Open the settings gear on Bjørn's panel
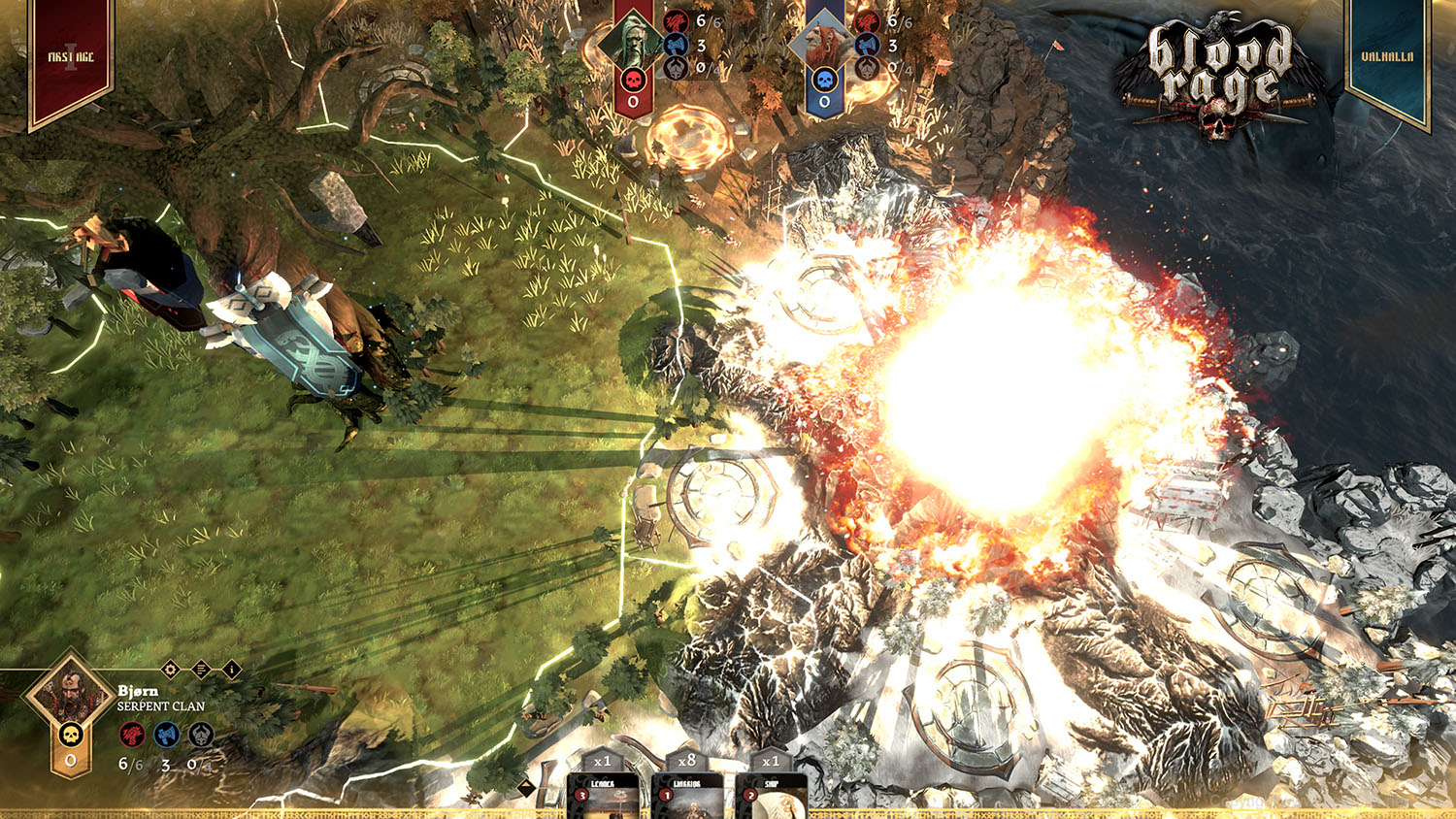The height and width of the screenshot is (819, 1456). click(169, 670)
